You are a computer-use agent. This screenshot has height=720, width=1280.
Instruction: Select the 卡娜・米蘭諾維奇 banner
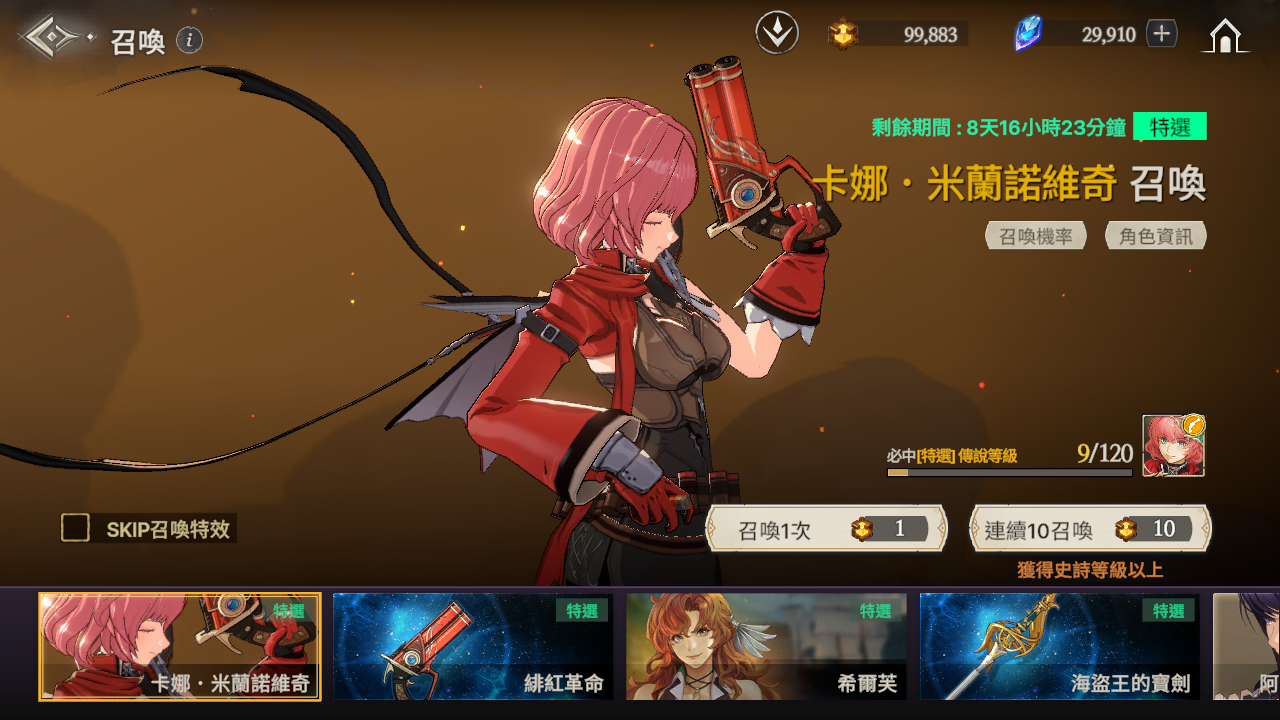pos(180,646)
